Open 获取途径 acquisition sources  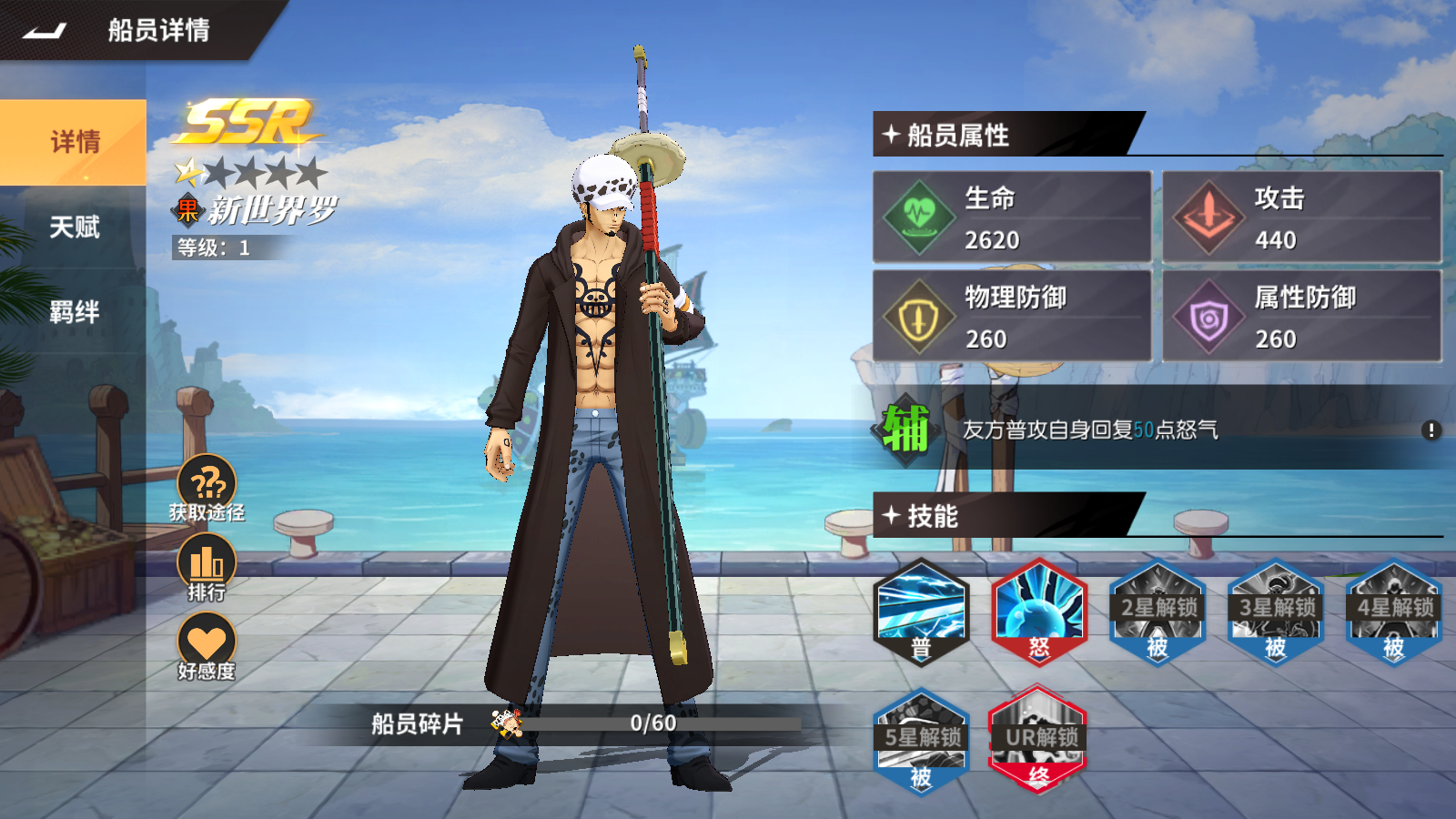pos(207,486)
